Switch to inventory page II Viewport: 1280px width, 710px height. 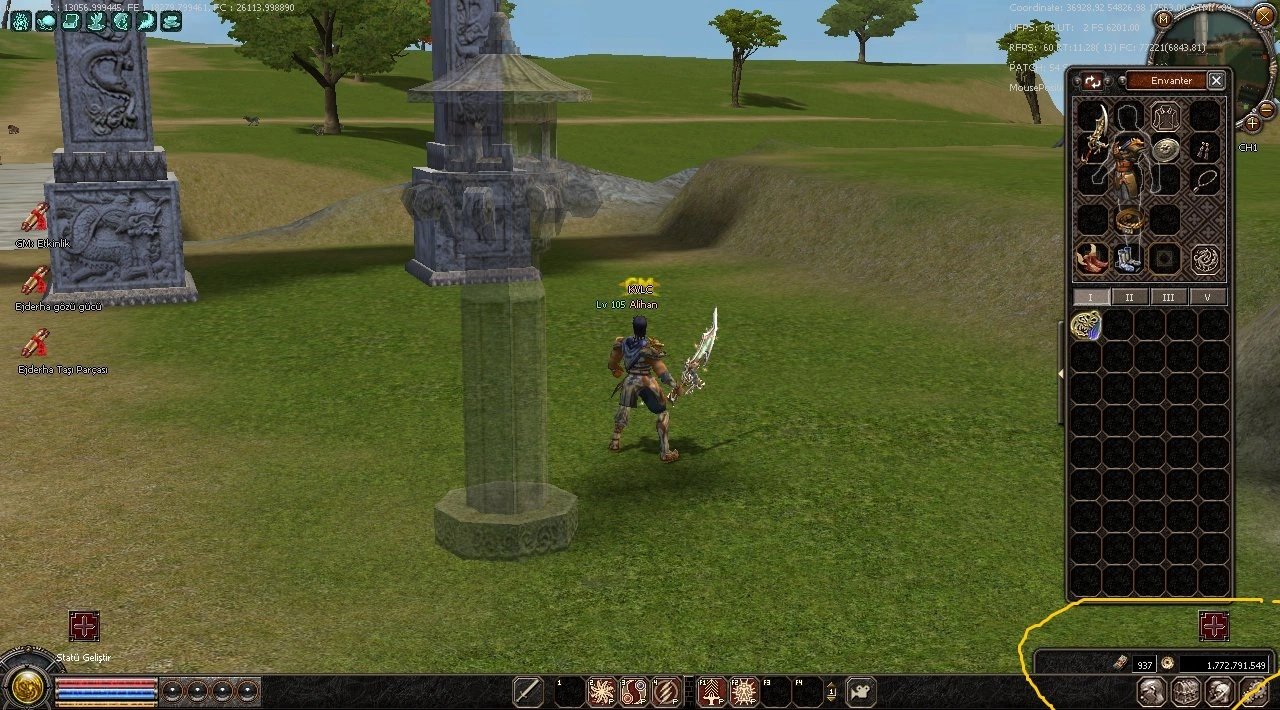click(x=1129, y=297)
